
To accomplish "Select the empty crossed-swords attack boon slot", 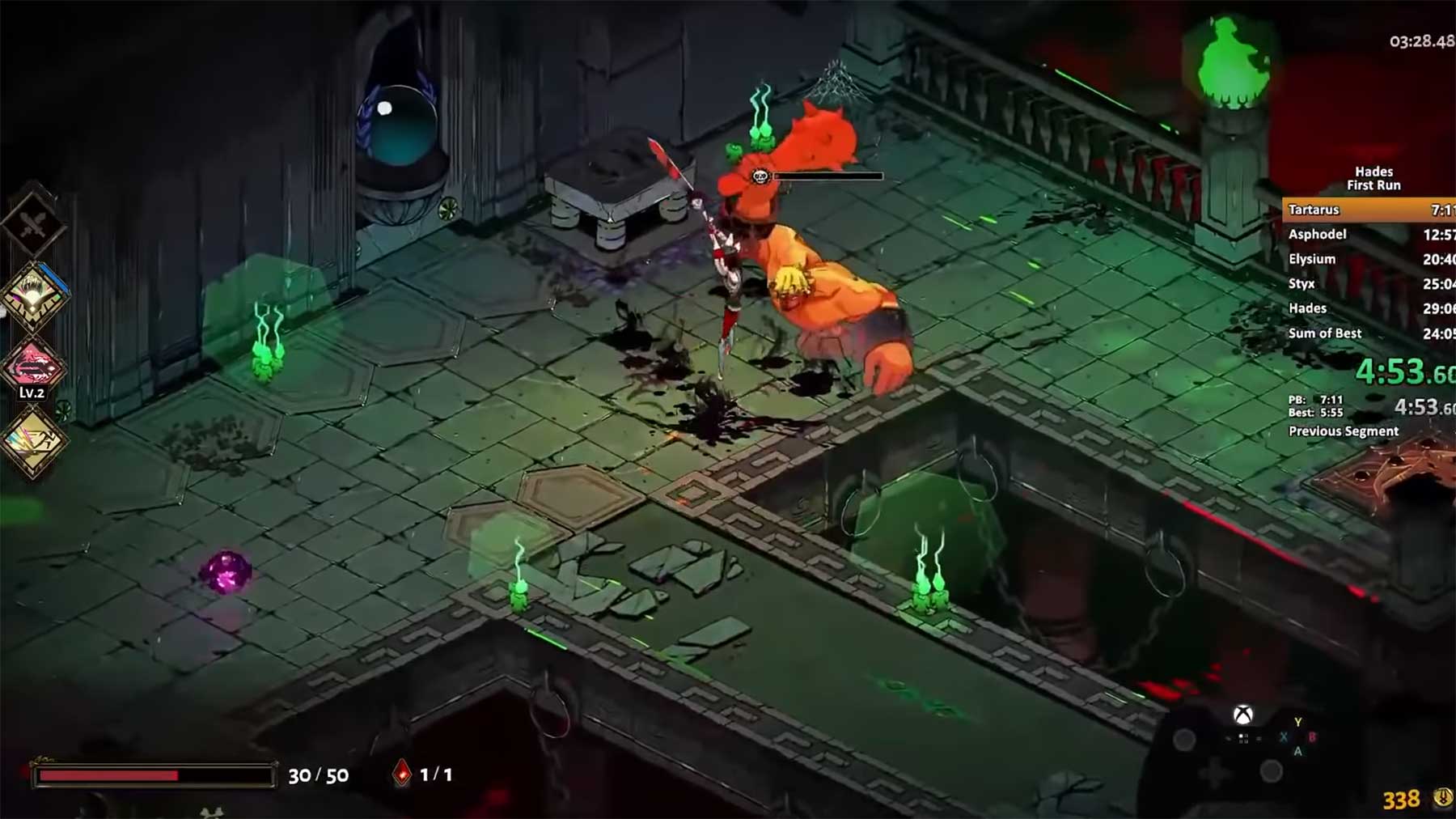I will click(33, 224).
